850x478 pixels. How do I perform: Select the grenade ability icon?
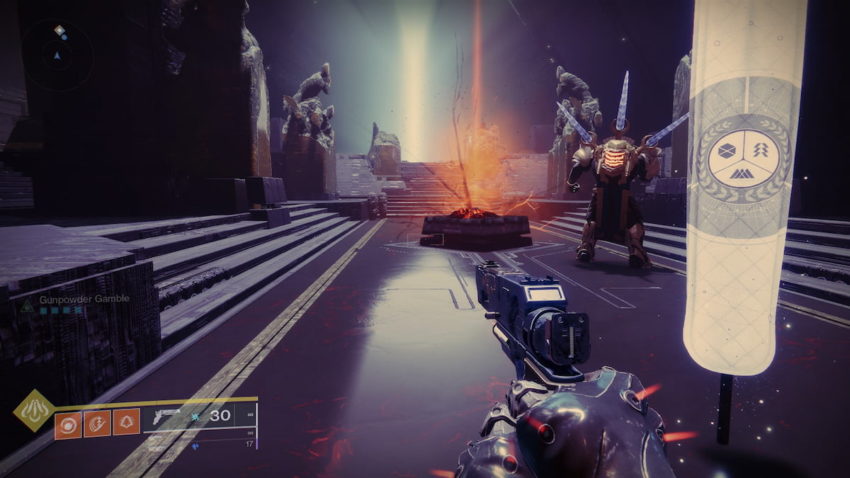pyautogui.click(x=69, y=422)
